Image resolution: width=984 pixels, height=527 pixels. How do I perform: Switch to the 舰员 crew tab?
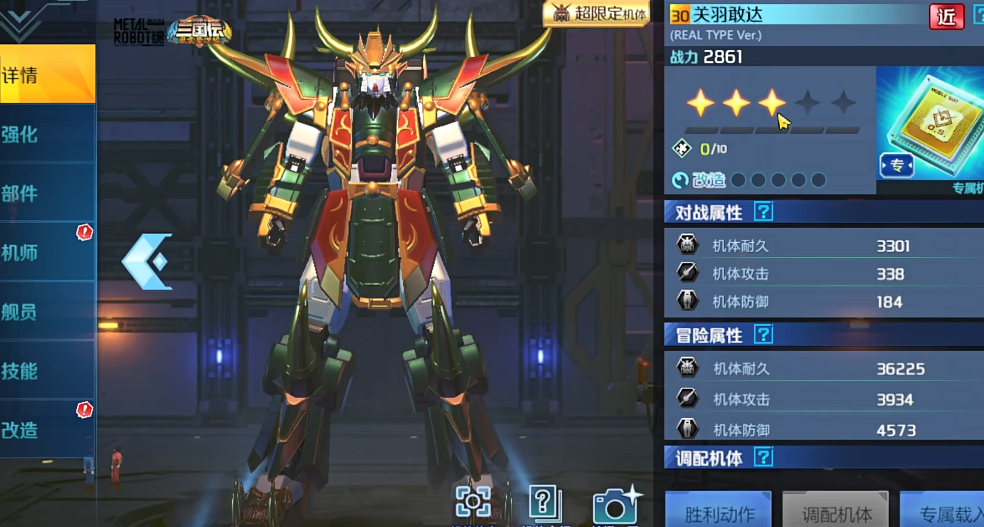tap(46, 311)
